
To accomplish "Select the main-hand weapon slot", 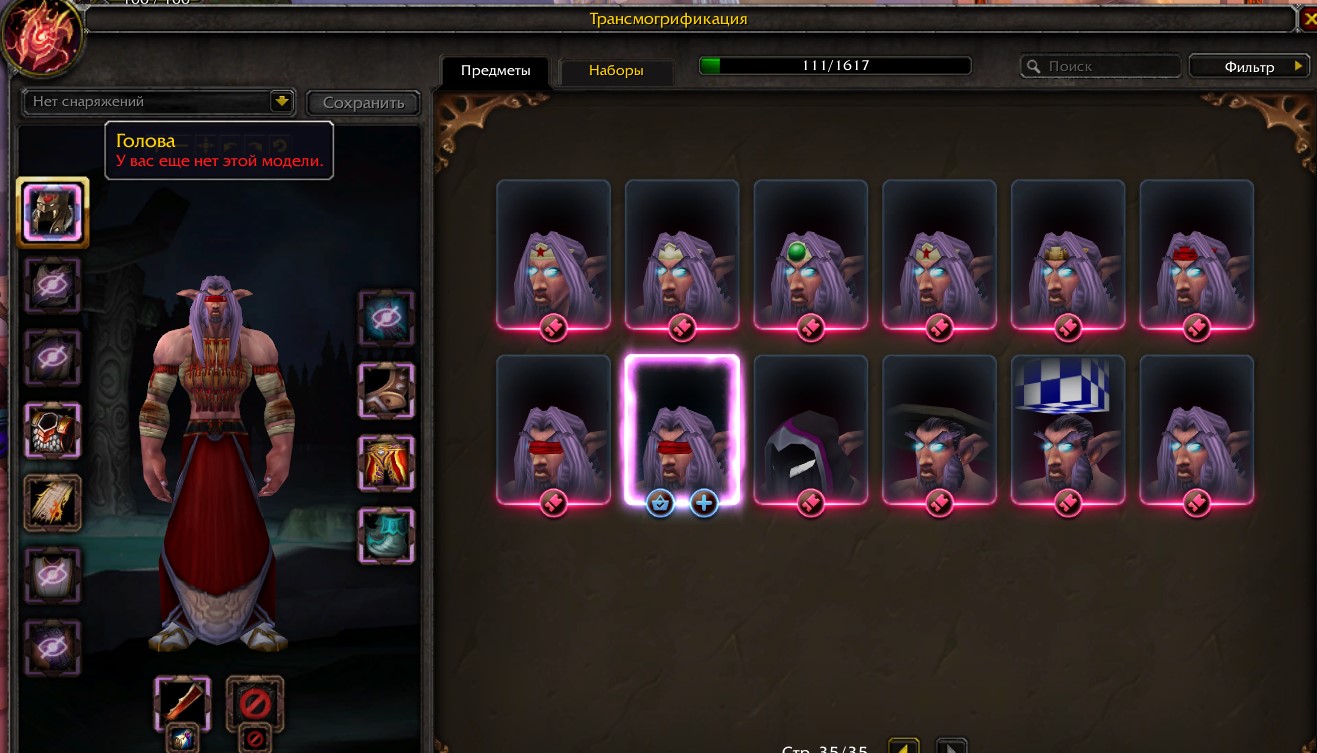I will (x=182, y=703).
